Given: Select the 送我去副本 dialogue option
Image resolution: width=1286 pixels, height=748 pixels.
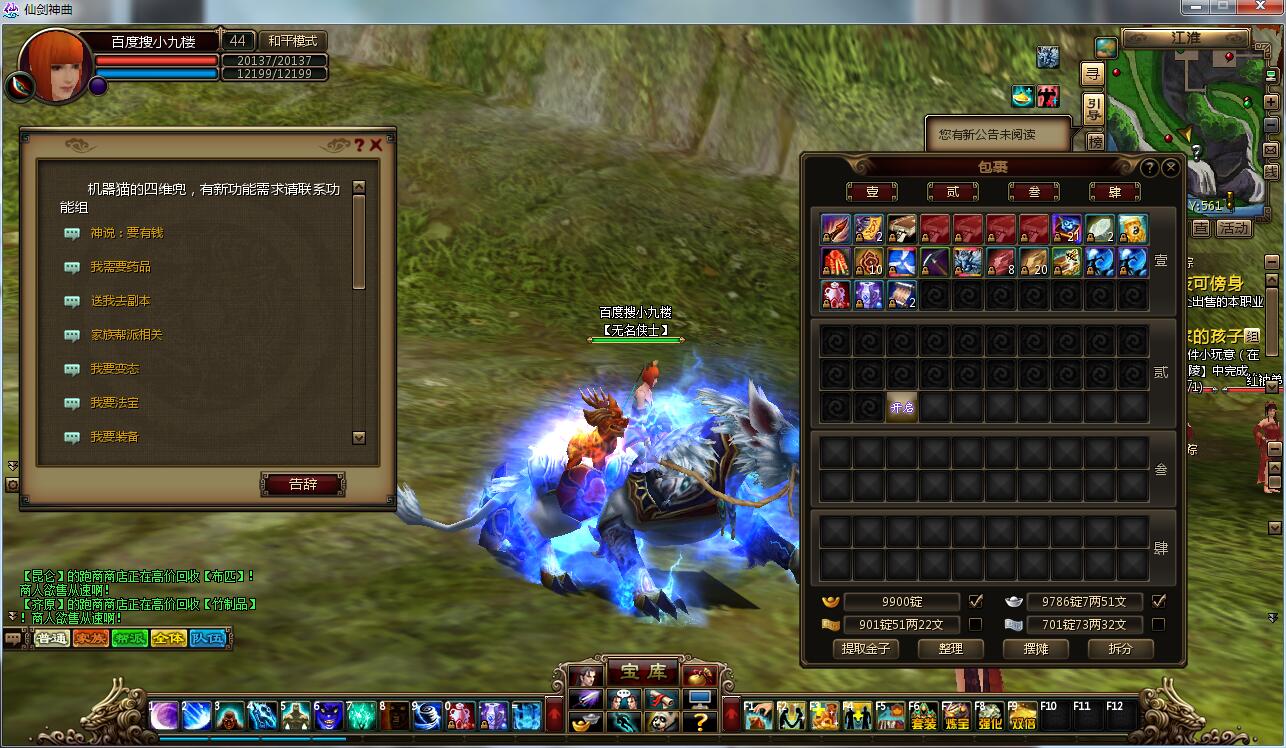Looking at the screenshot, I should [x=120, y=301].
